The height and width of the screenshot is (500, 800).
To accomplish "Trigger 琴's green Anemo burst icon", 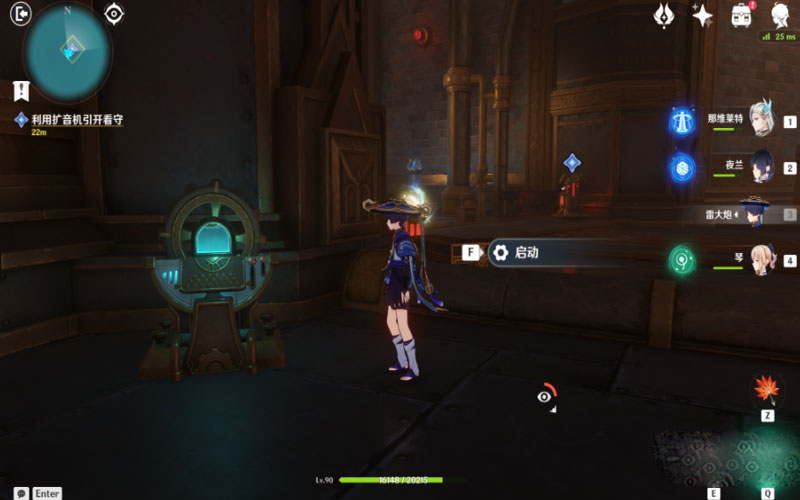I will pyautogui.click(x=683, y=260).
